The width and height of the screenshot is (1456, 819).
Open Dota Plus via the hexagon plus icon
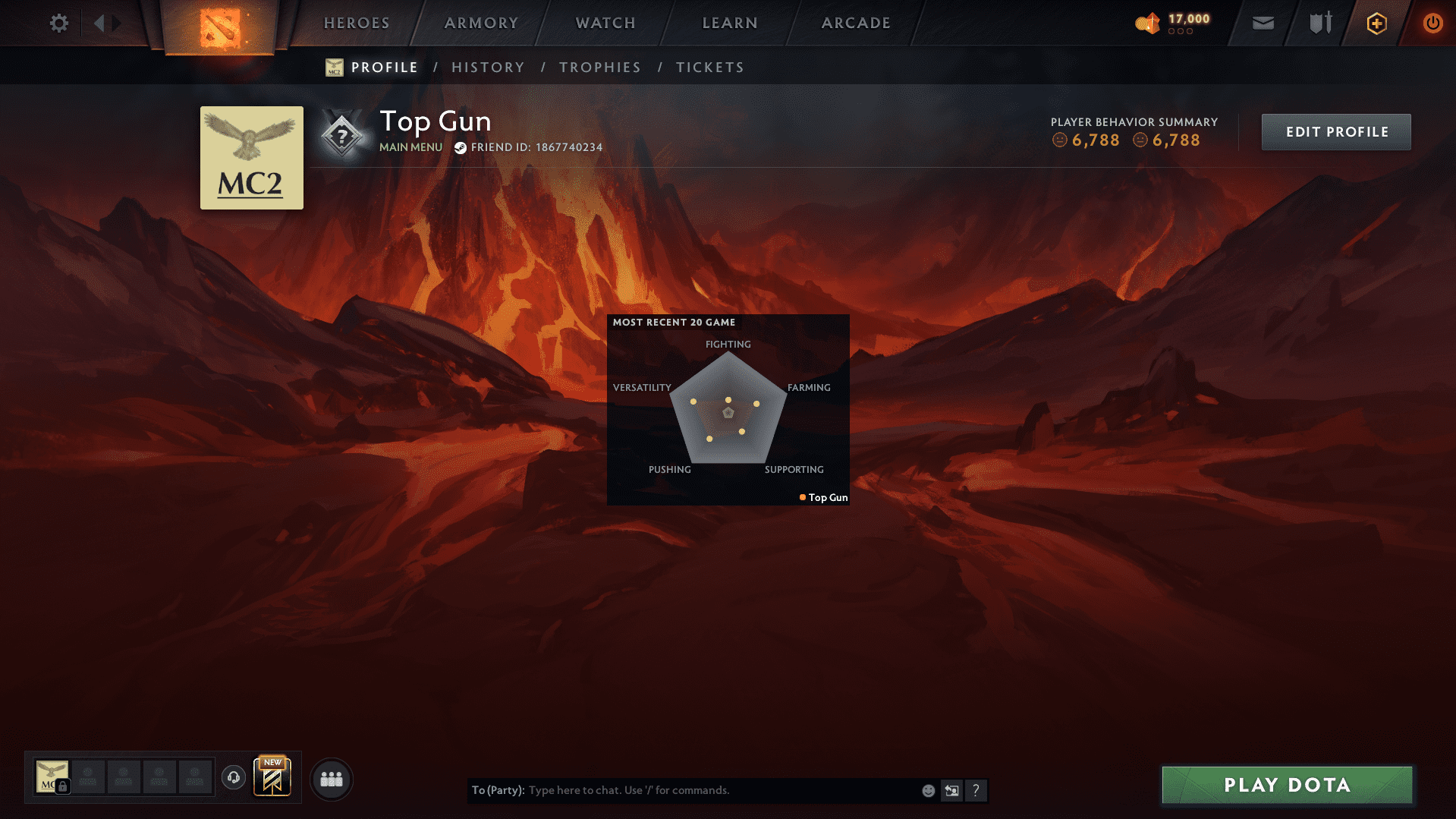click(x=1376, y=23)
